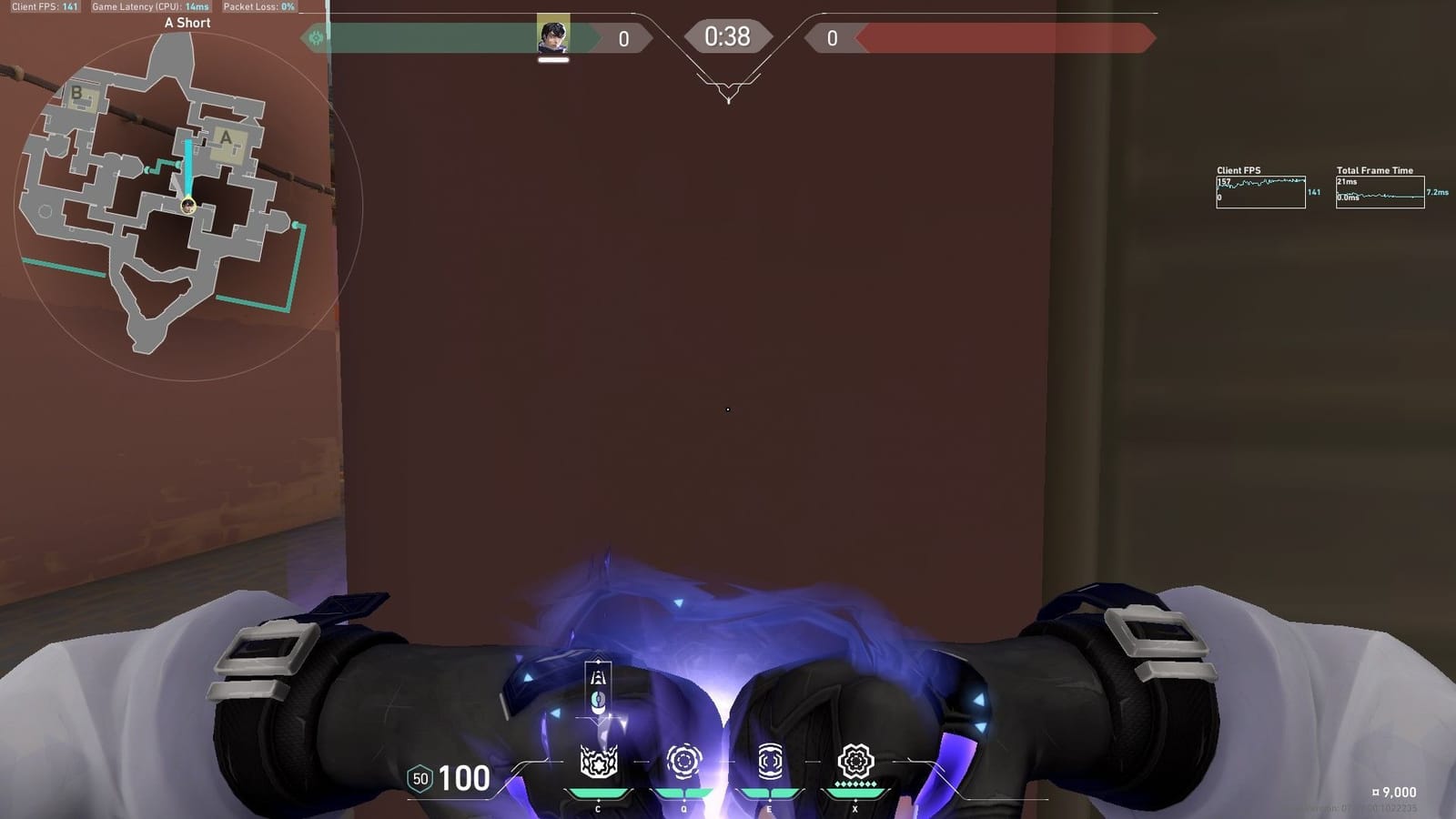1456x819 pixels.
Task: Toggle the Client FPS performance graph
Action: [1261, 191]
